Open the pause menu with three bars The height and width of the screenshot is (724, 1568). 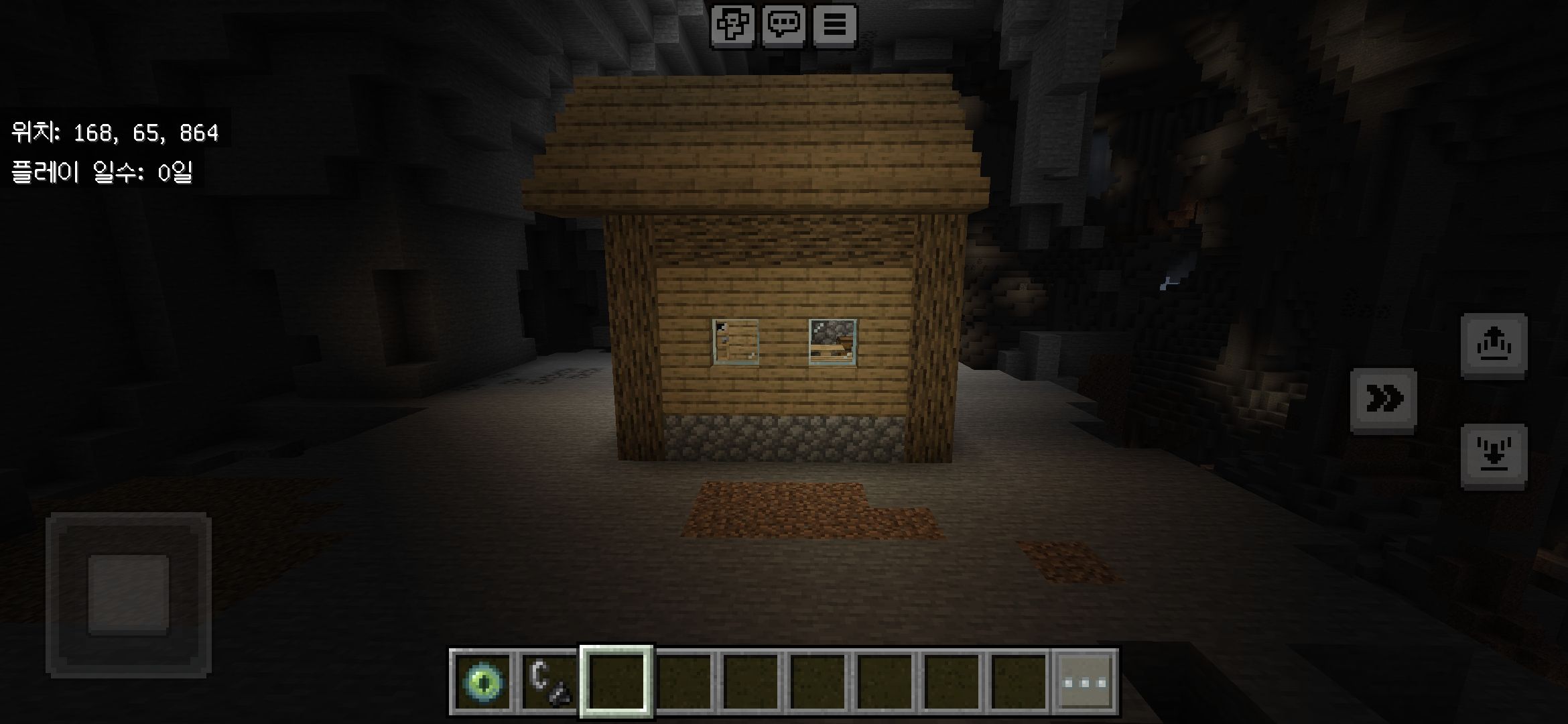pyautogui.click(x=834, y=26)
